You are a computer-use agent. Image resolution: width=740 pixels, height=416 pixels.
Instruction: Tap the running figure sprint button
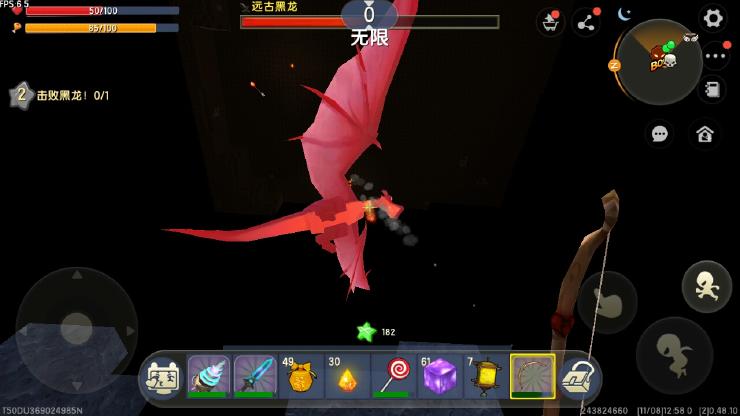click(705, 286)
